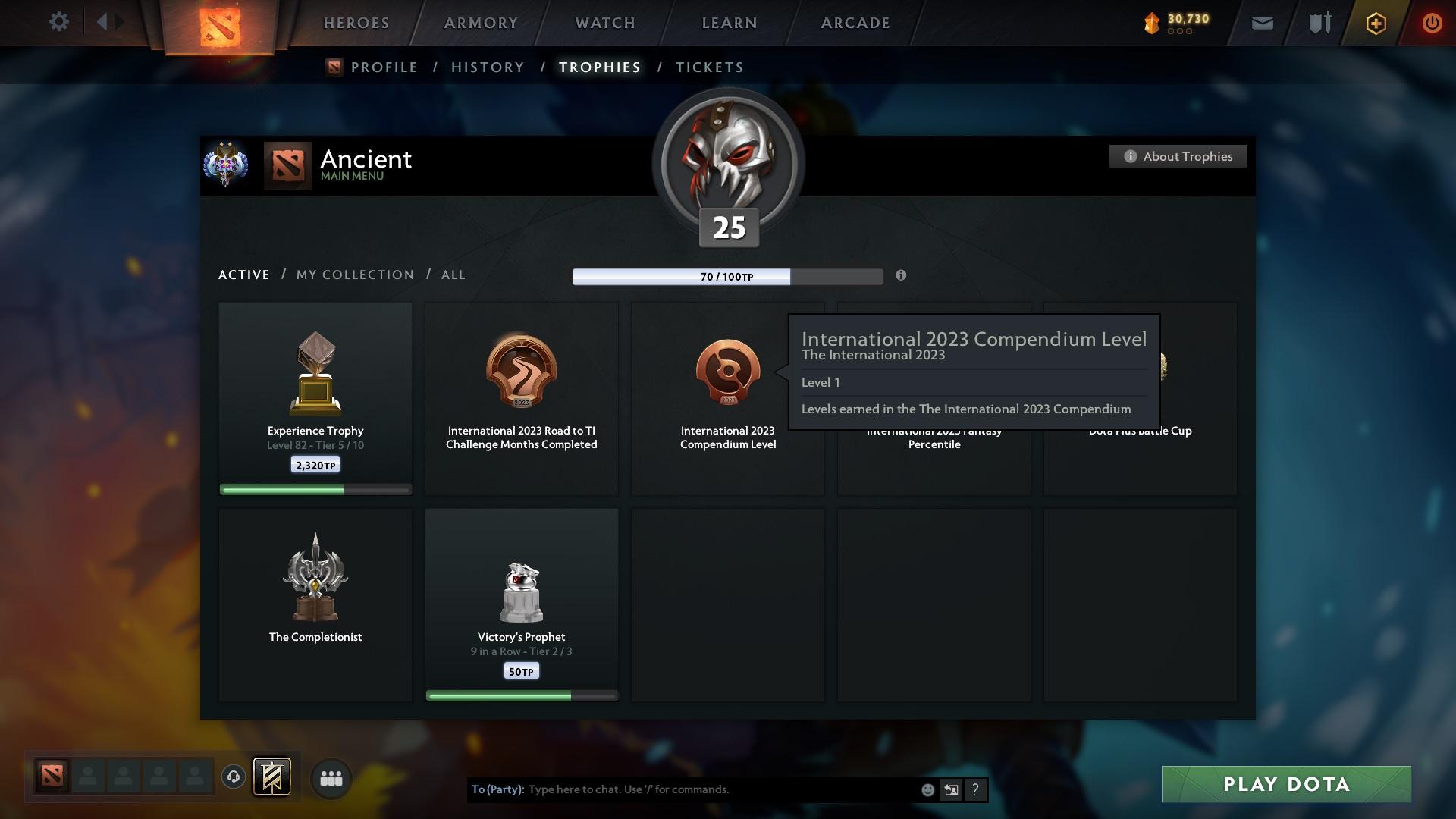Open About Trophies info popup

1178,156
